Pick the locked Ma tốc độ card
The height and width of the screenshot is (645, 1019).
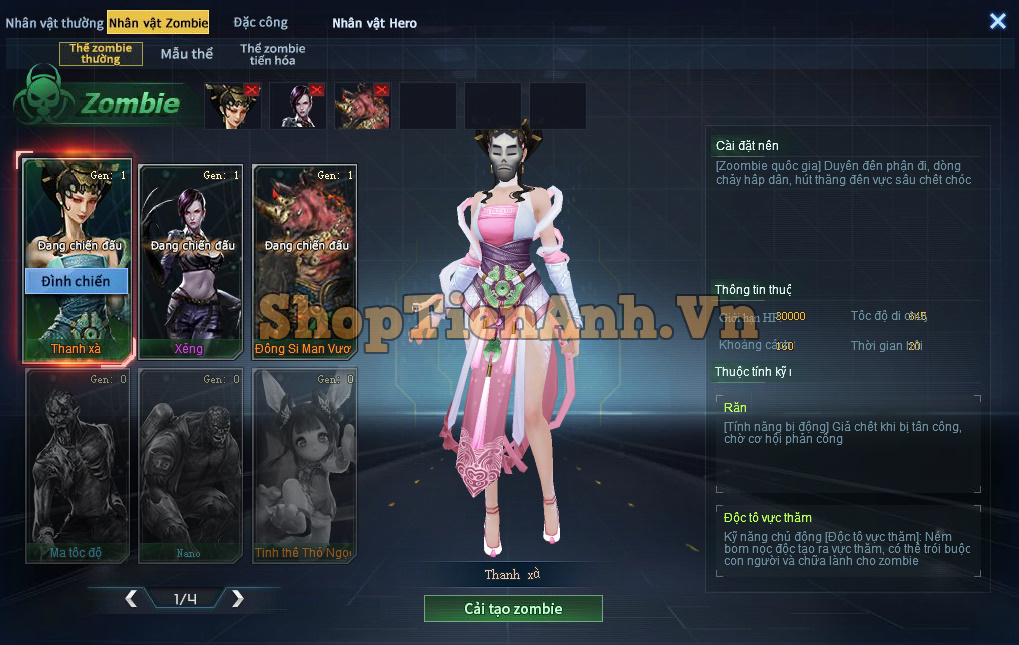76,465
